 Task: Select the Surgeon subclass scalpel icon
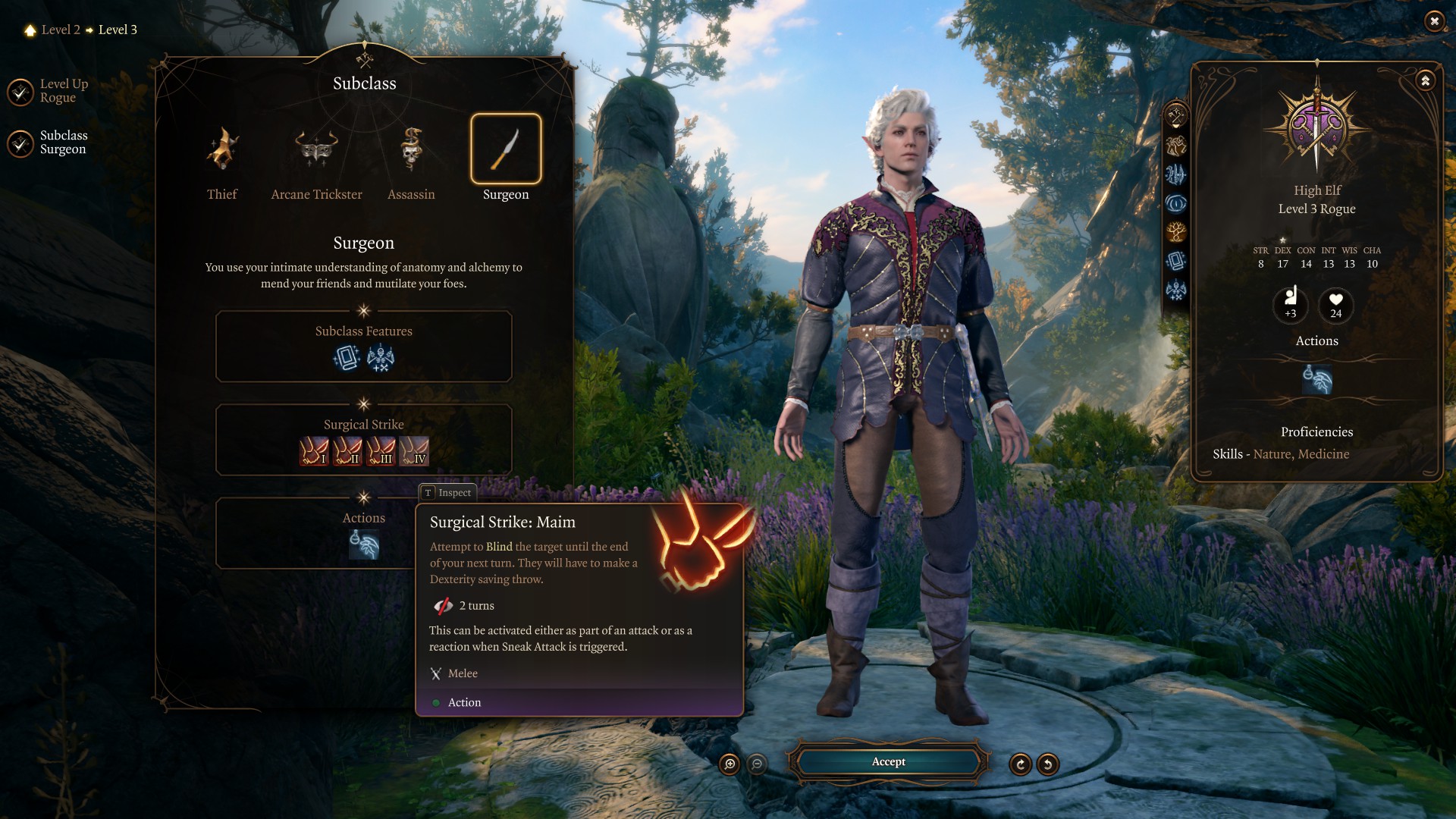click(x=506, y=149)
